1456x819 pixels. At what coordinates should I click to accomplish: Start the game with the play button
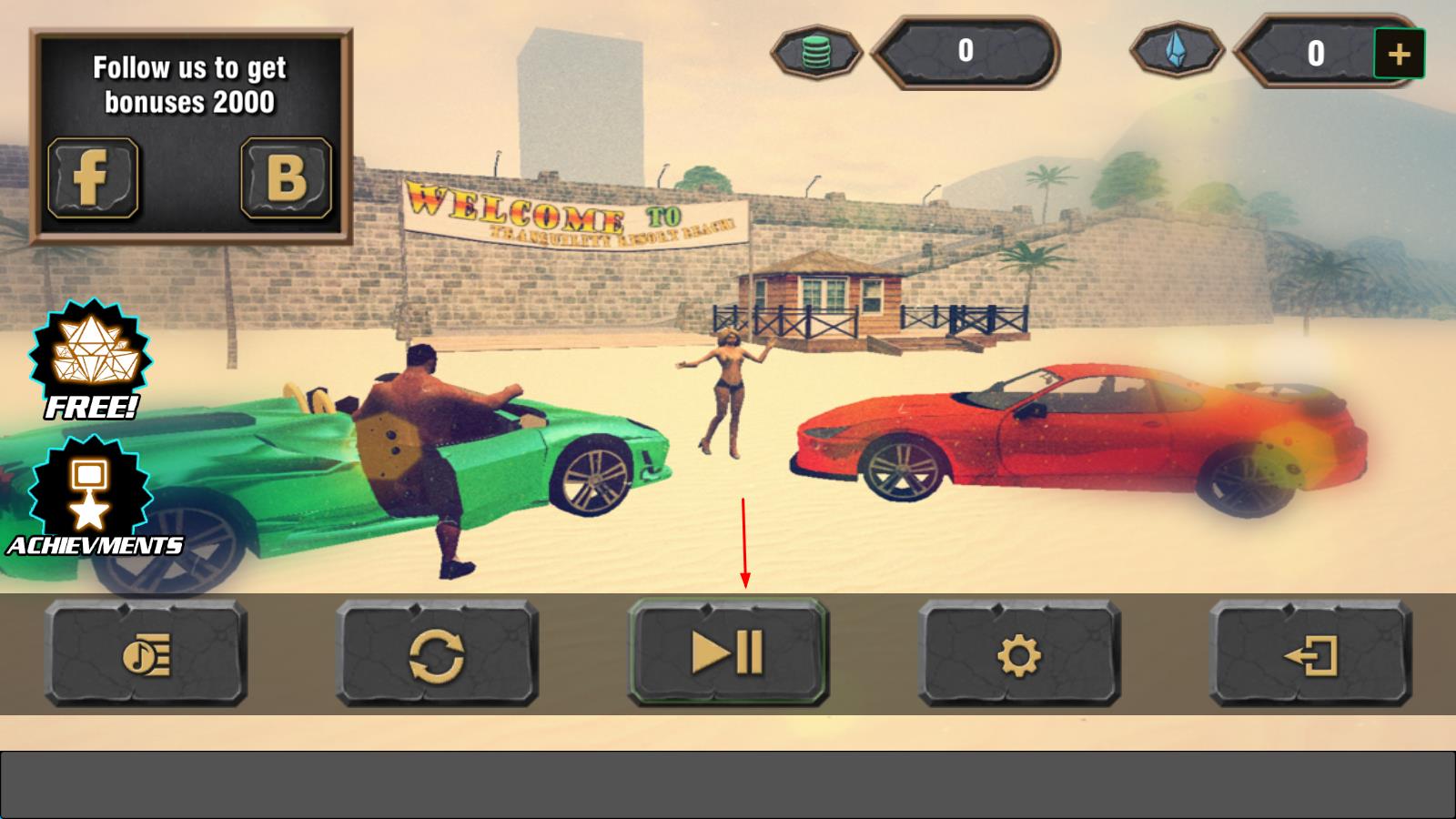tap(728, 652)
